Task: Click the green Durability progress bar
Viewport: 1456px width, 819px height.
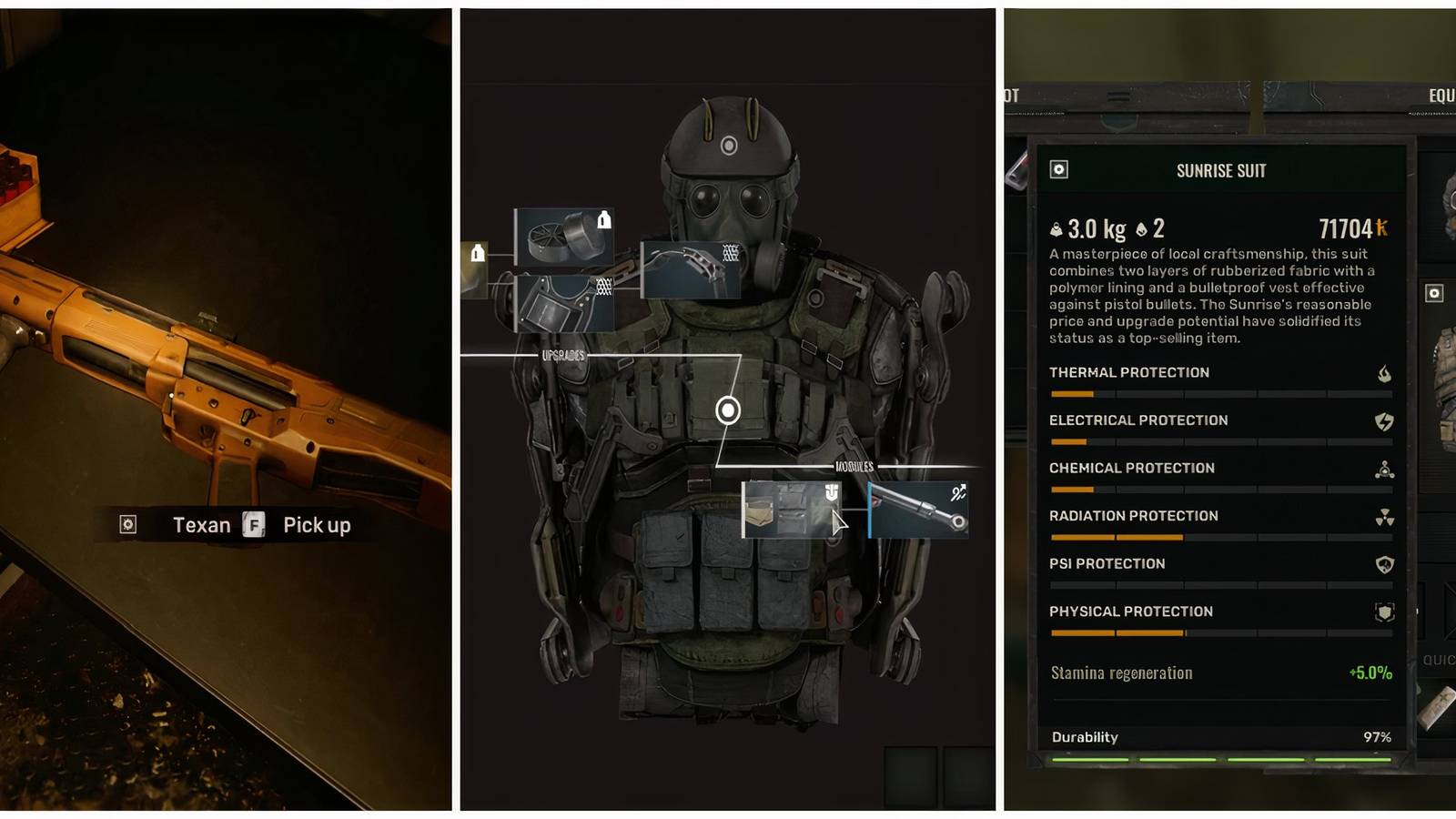Action: click(x=1219, y=758)
